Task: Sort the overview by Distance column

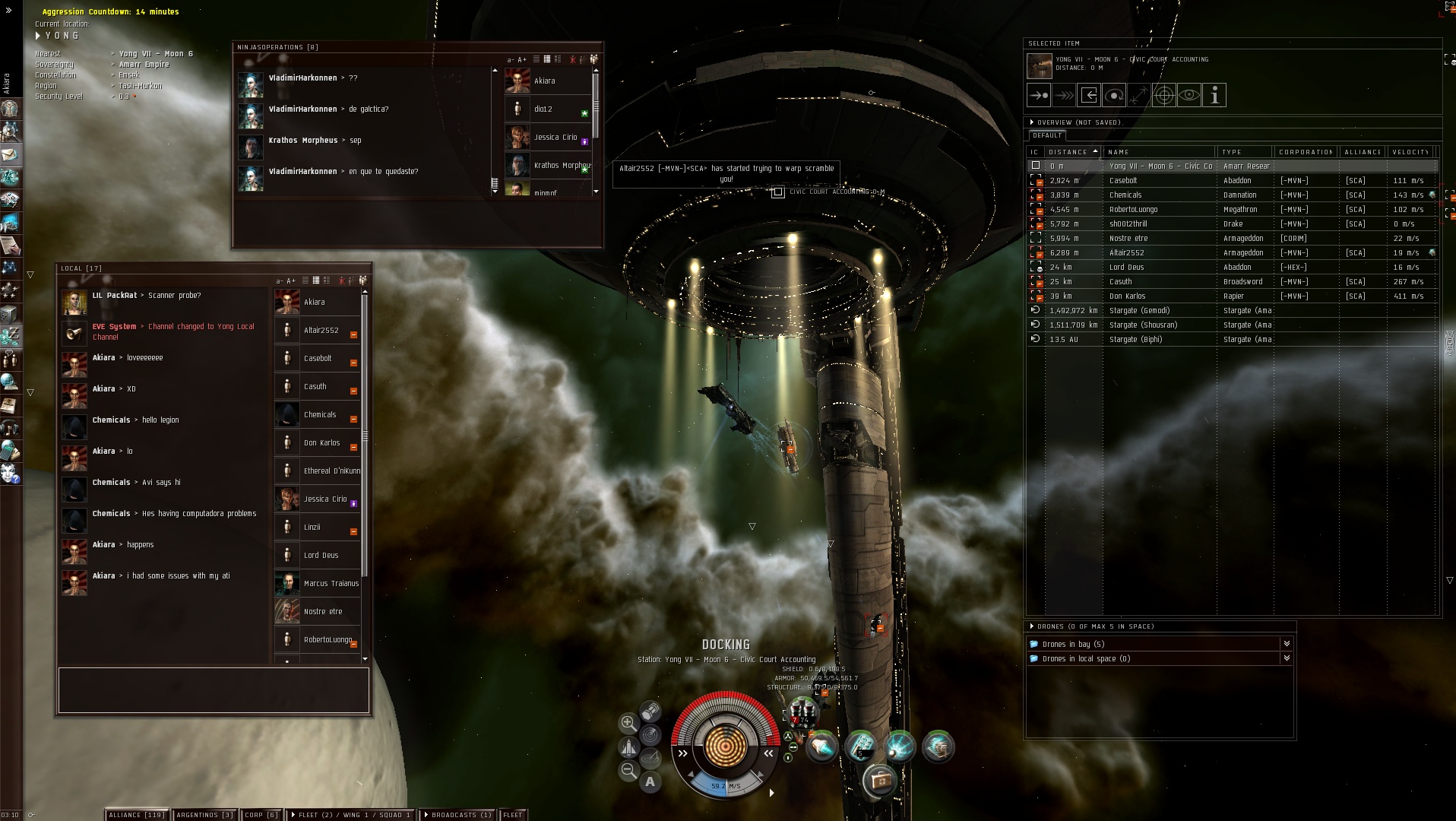Action: (x=1068, y=152)
